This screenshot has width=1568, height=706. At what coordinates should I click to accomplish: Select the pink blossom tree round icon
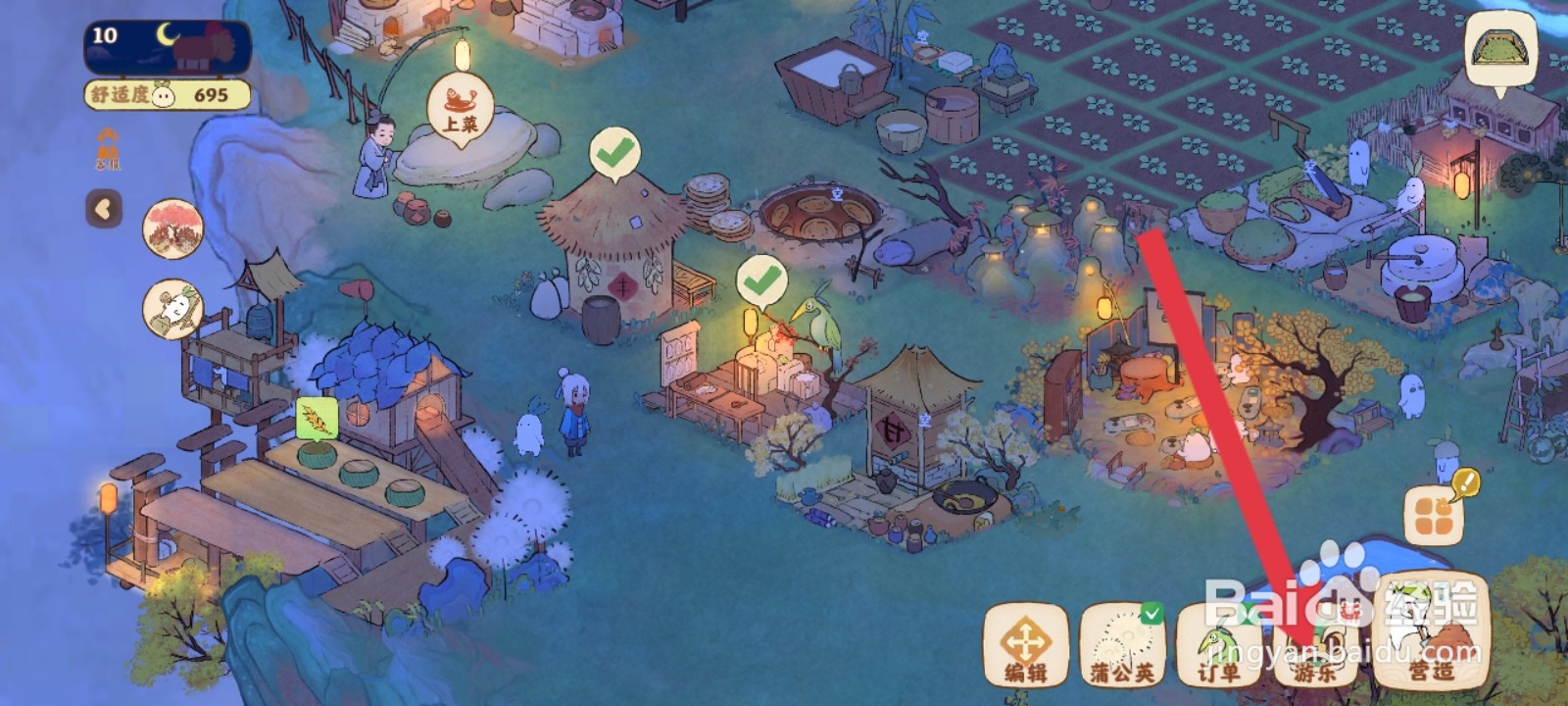click(x=173, y=229)
